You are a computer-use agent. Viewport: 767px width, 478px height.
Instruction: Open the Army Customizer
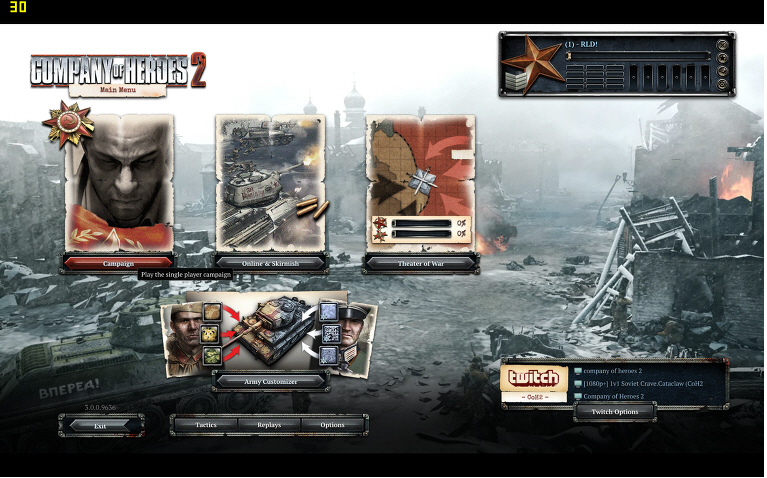[270, 381]
